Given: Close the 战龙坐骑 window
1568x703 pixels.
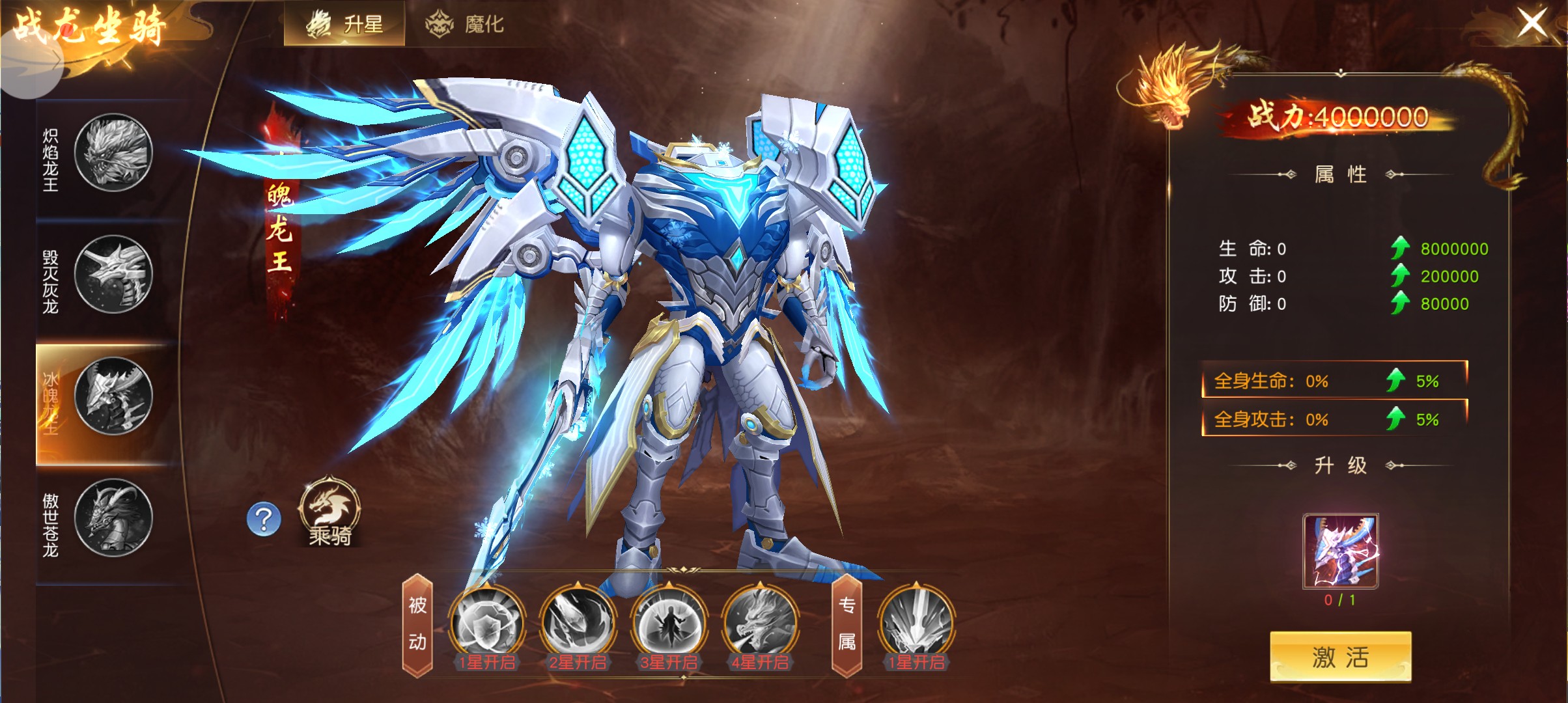Looking at the screenshot, I should tap(1532, 23).
